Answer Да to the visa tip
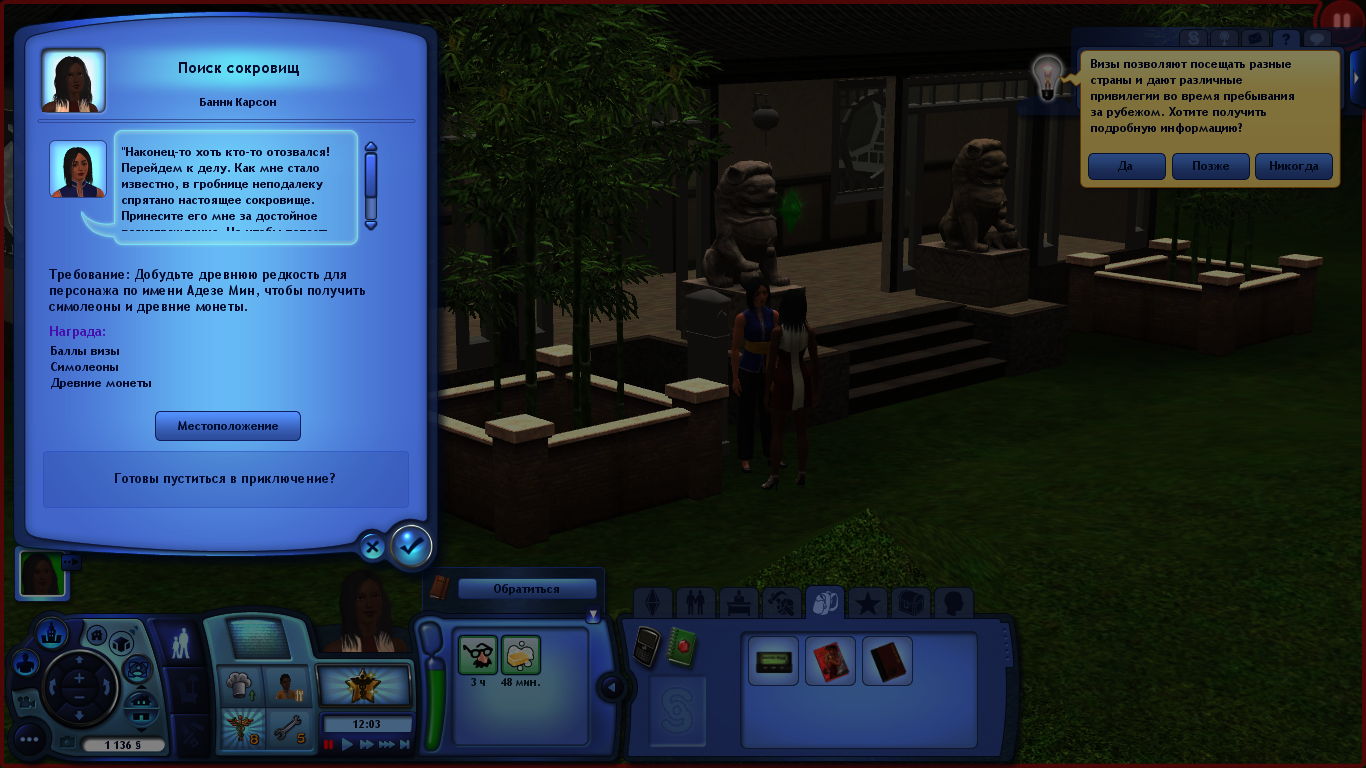Image resolution: width=1366 pixels, height=768 pixels. (x=1126, y=166)
